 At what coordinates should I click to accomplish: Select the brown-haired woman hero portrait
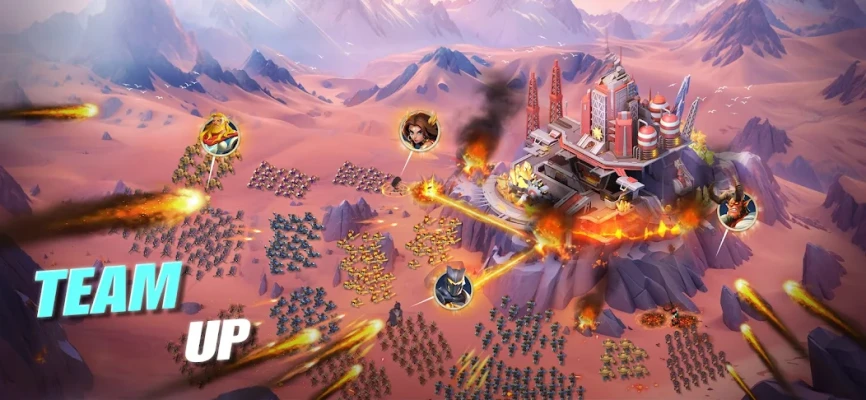click(417, 131)
